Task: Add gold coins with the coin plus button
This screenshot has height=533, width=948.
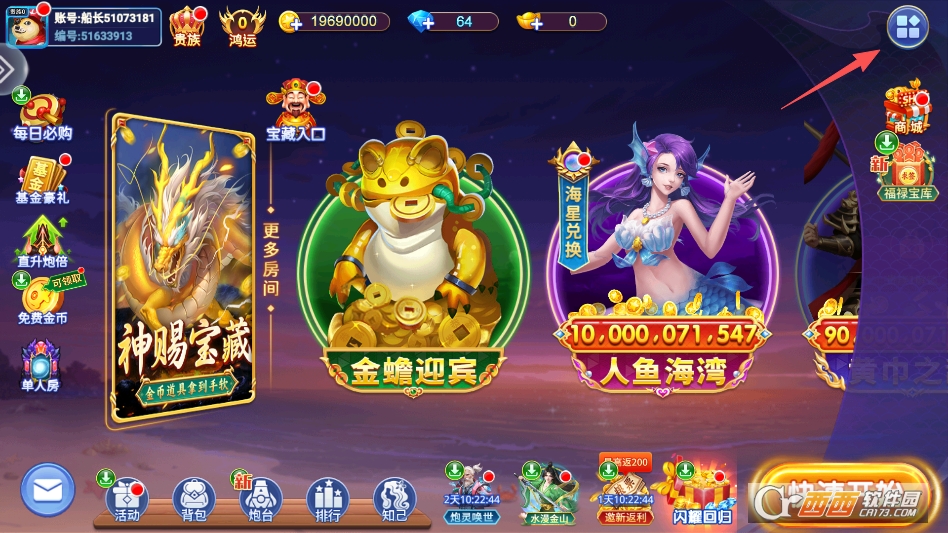Action: [290, 22]
